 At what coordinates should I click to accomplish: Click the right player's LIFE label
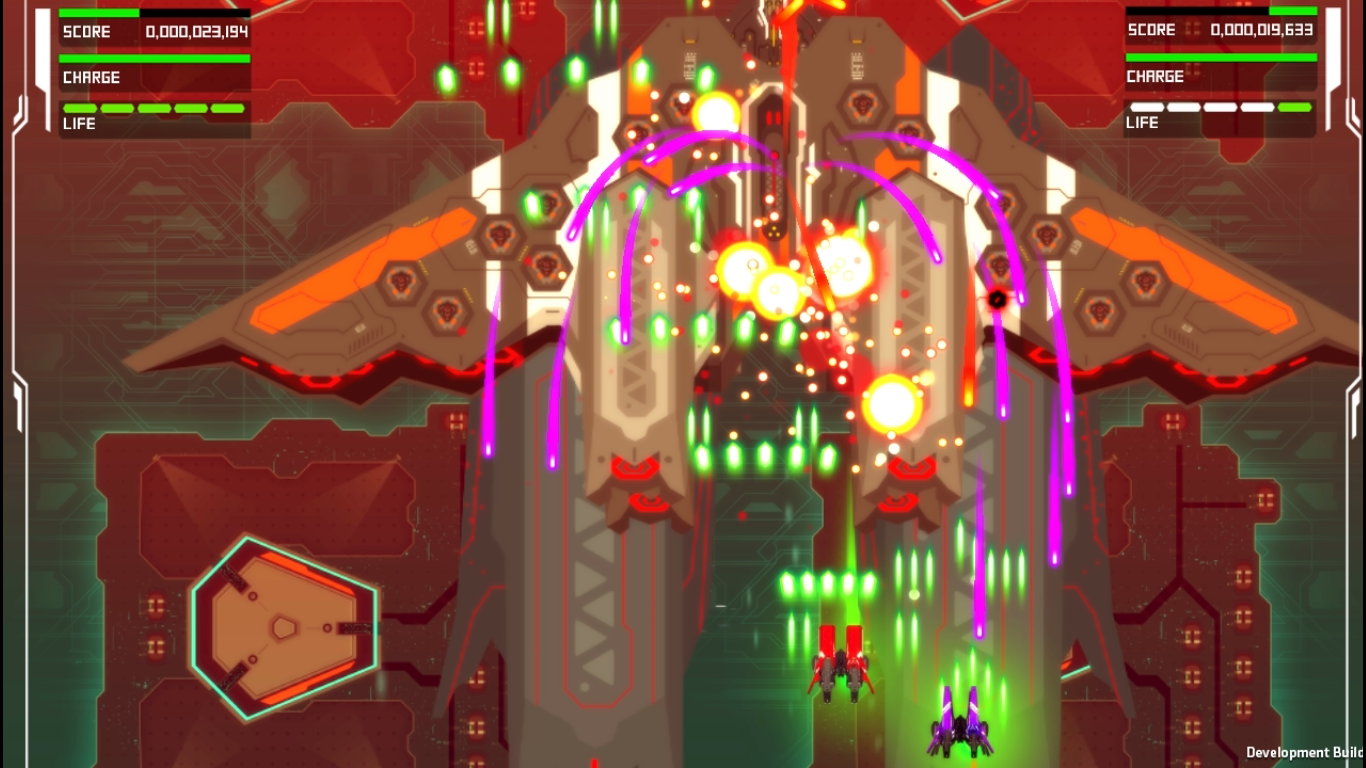click(1142, 122)
